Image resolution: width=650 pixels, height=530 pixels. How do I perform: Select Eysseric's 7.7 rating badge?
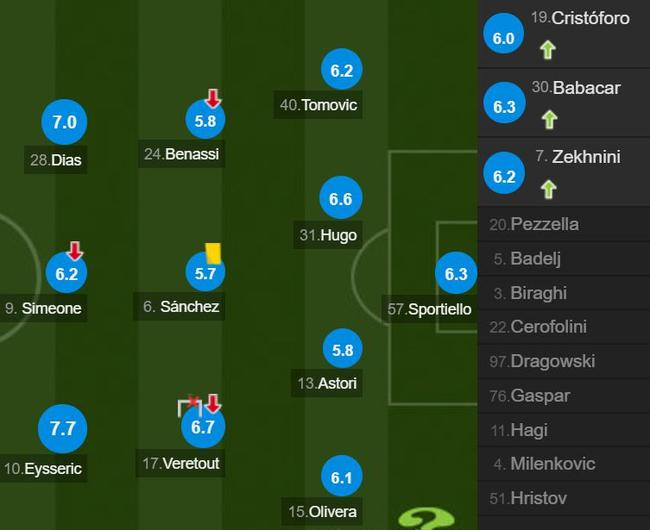[63, 429]
